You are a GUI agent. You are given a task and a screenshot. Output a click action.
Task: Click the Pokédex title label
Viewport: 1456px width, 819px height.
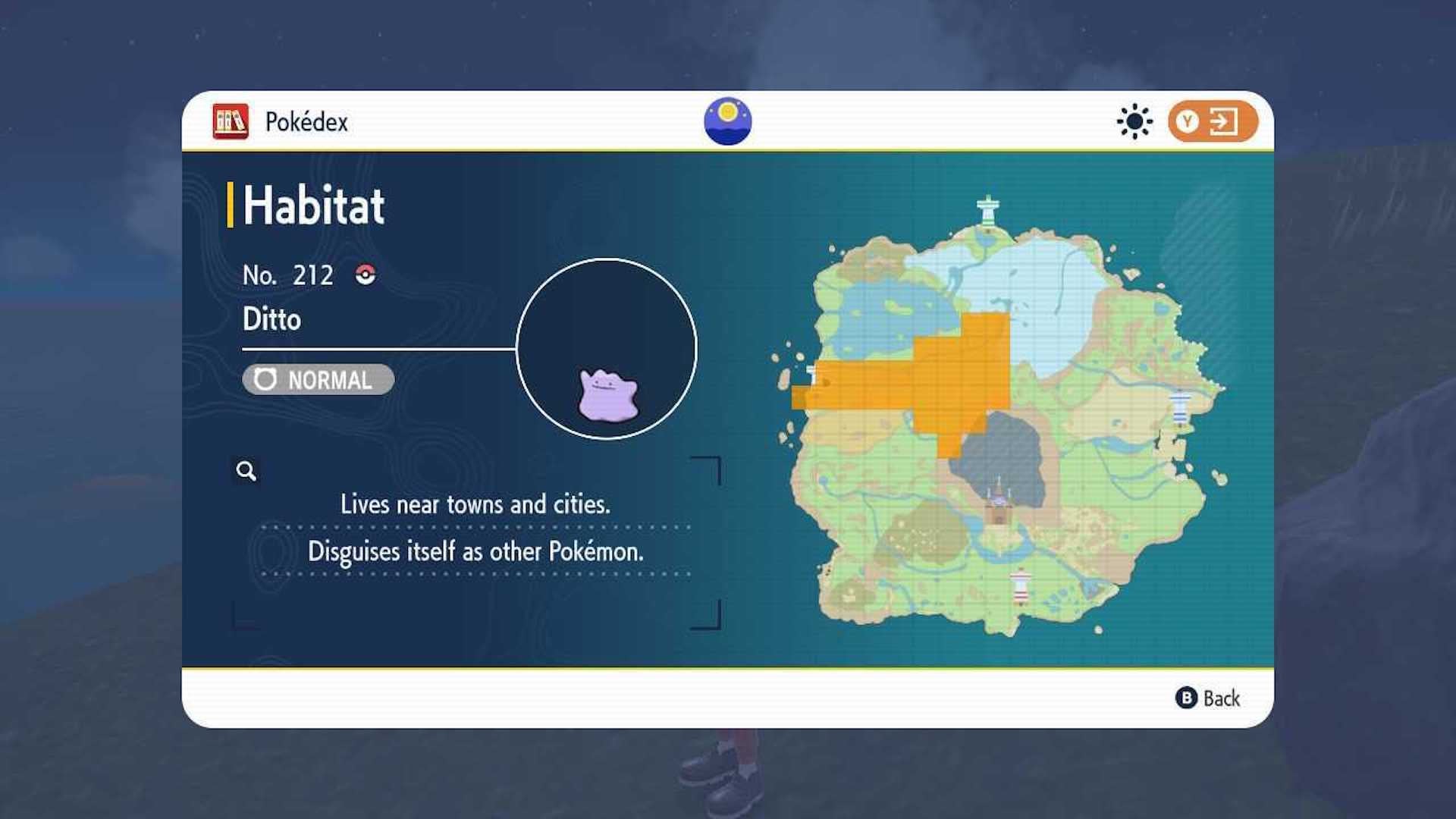pyautogui.click(x=306, y=121)
